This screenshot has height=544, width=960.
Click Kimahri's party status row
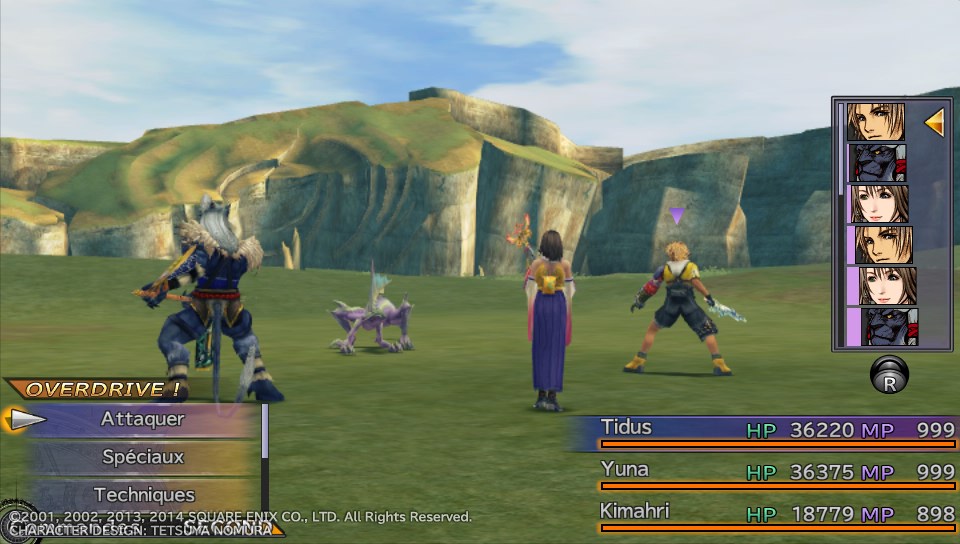click(x=762, y=513)
